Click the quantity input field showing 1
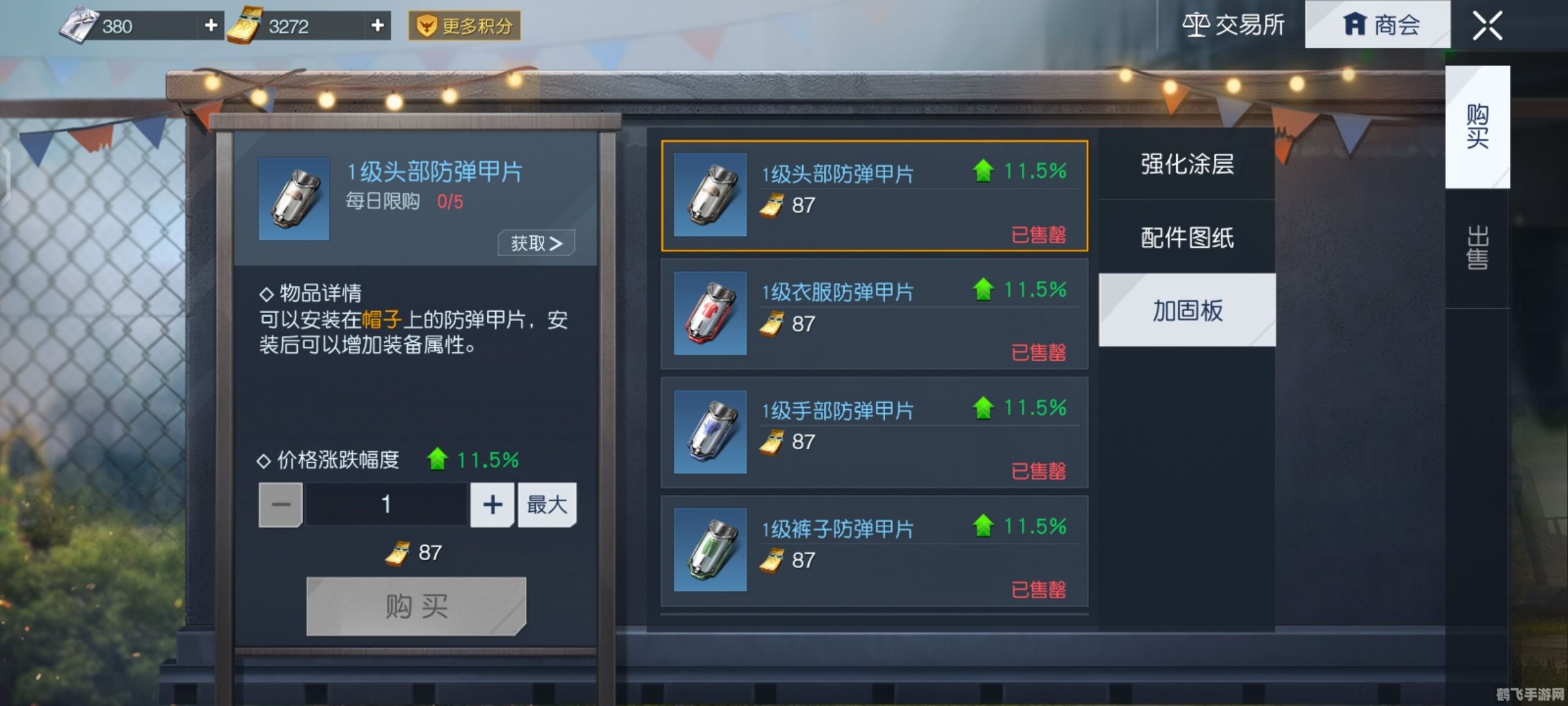The width and height of the screenshot is (1568, 706). click(385, 504)
